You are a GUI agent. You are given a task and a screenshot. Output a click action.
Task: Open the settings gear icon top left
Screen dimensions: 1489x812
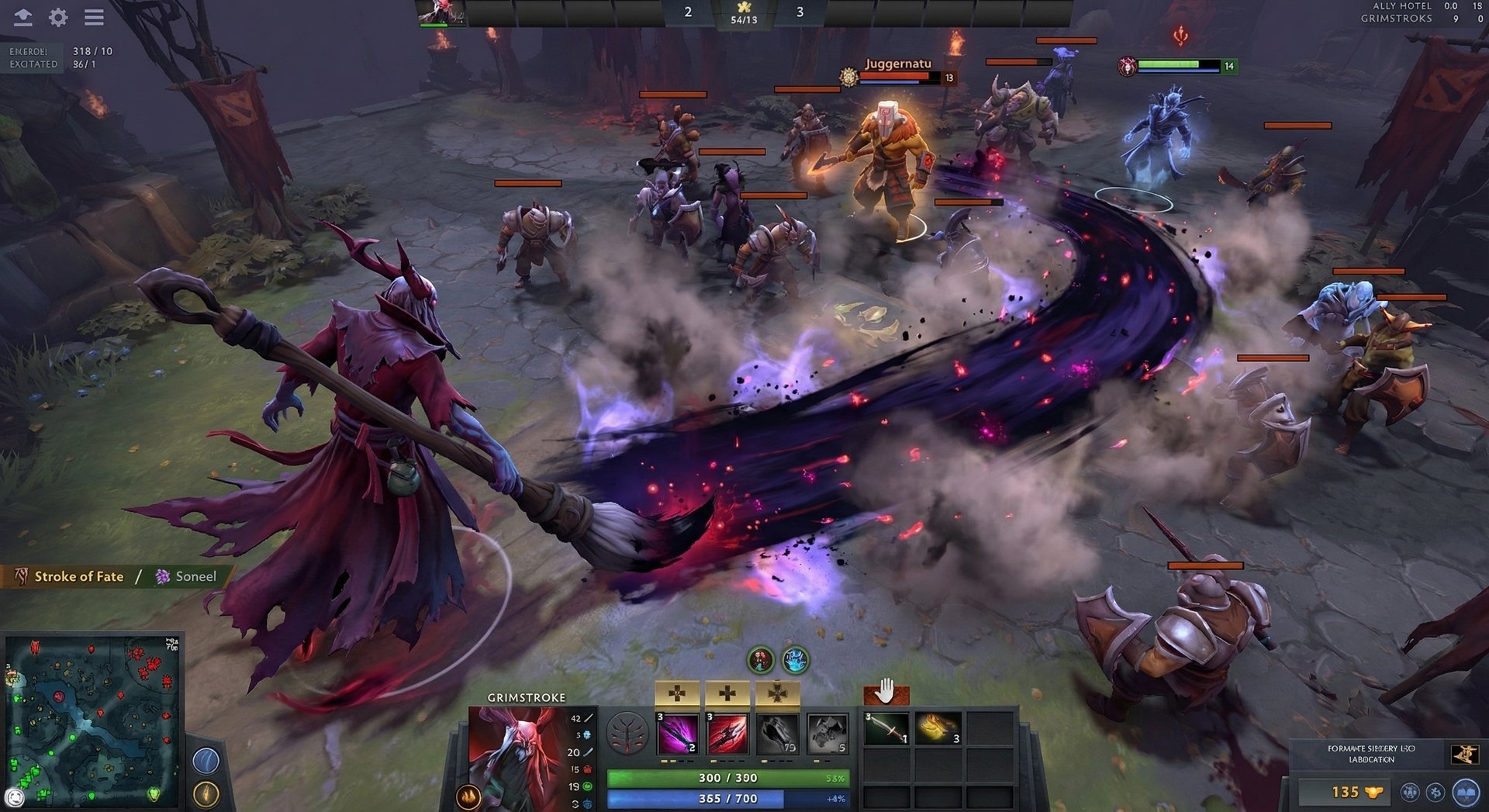(57, 17)
